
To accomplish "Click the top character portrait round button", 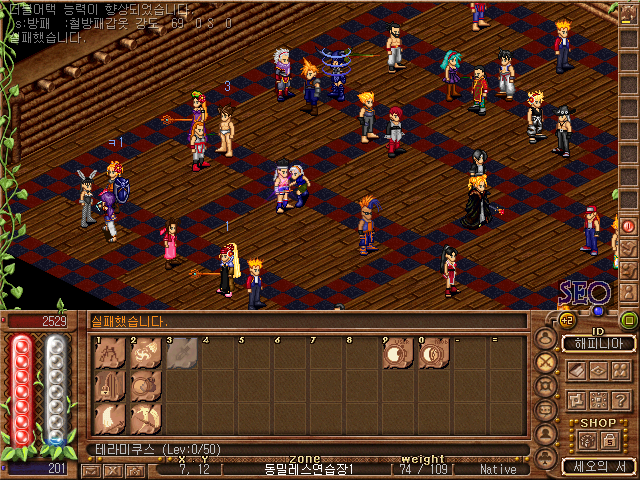I will click(x=546, y=338).
